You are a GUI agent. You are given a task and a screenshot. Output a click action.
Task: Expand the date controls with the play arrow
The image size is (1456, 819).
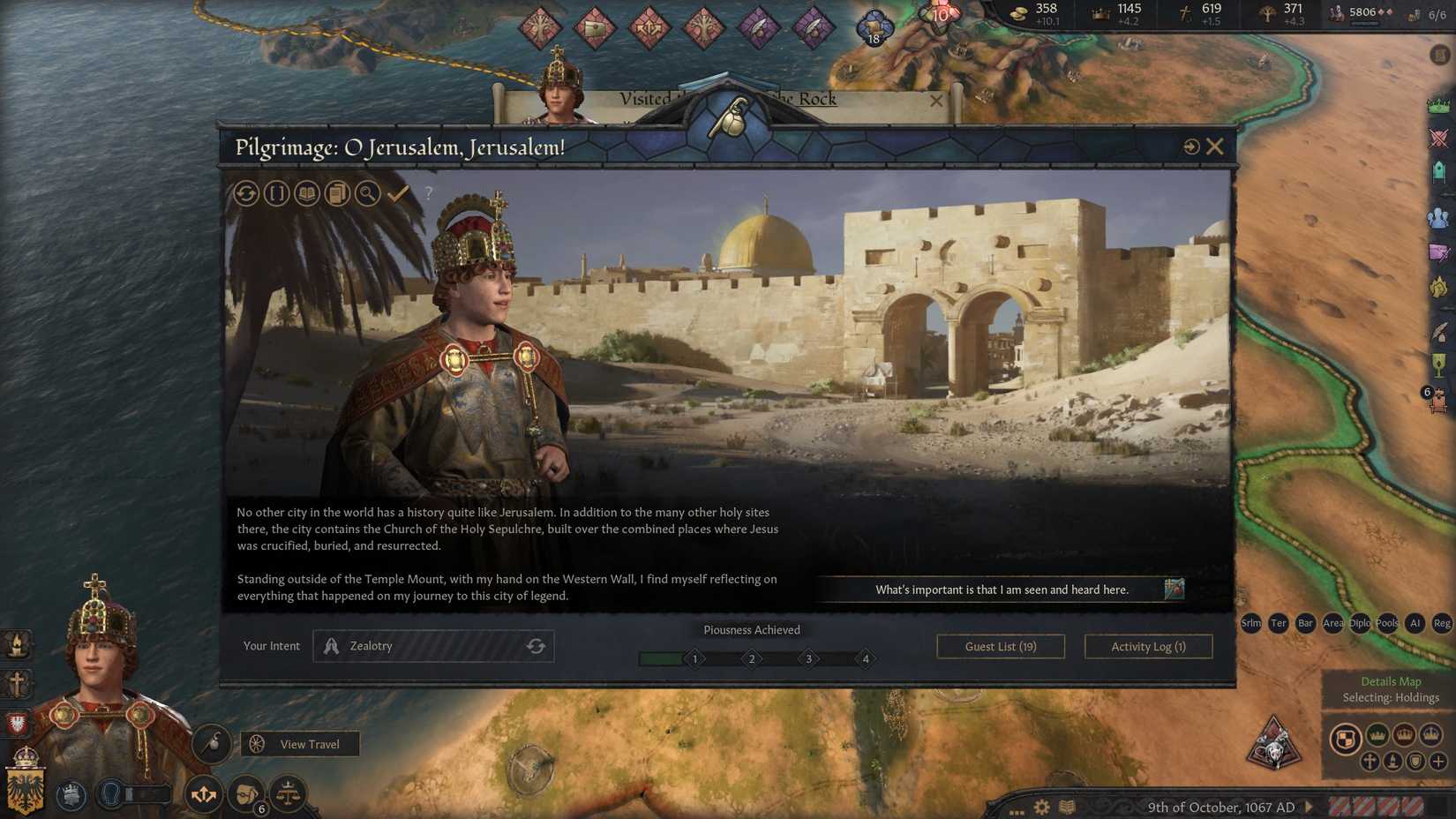[1307, 807]
